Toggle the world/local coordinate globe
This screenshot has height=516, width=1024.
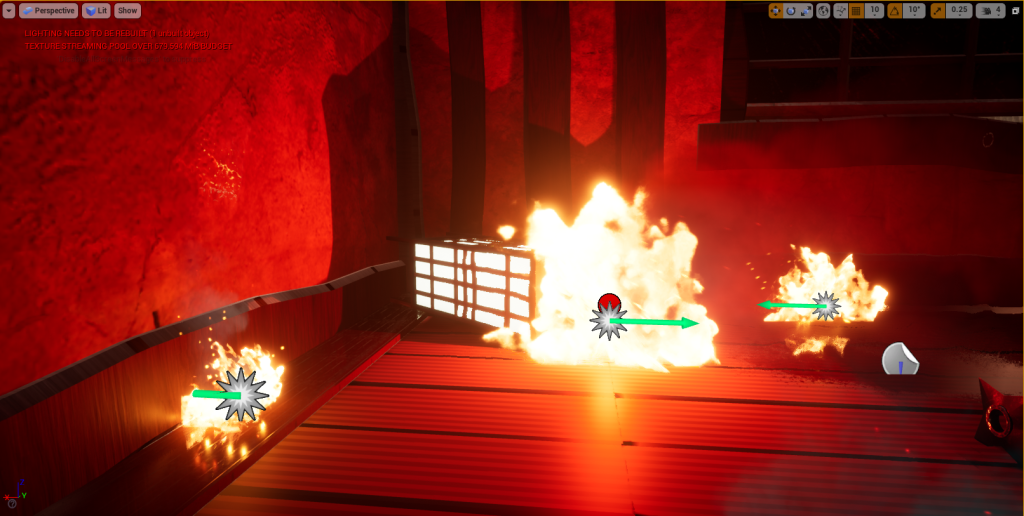click(823, 10)
